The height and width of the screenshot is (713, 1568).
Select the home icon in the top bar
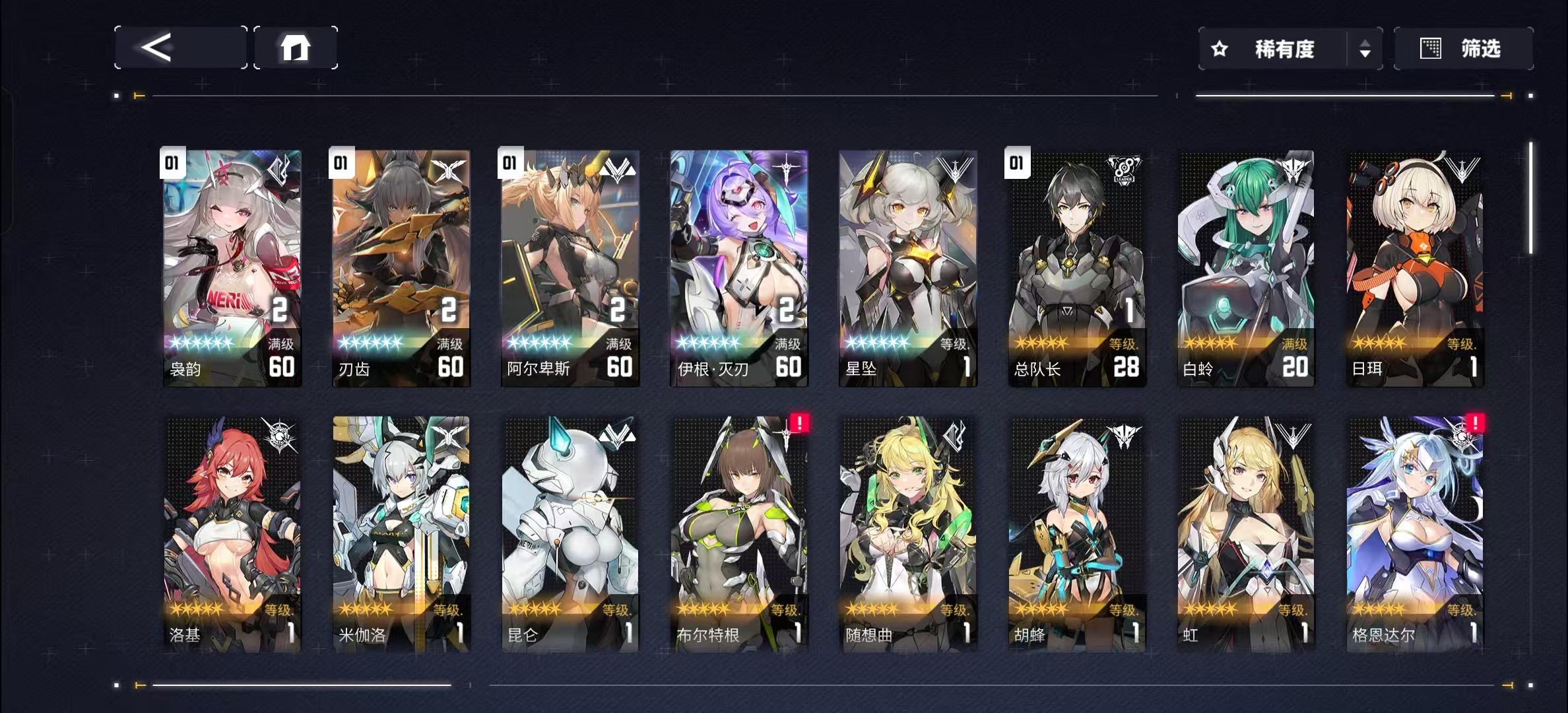pos(295,48)
